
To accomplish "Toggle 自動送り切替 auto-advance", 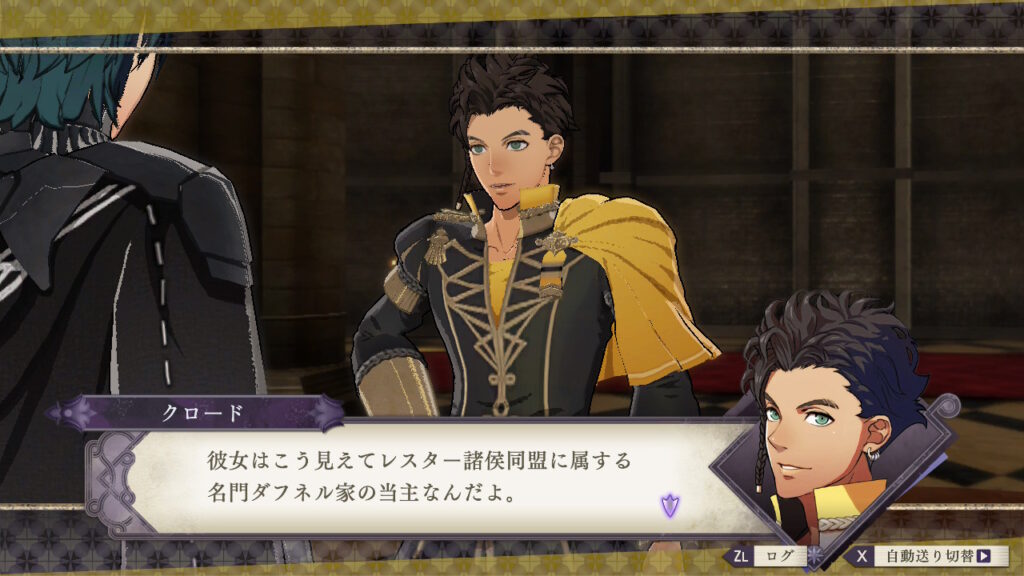I will pyautogui.click(x=931, y=556).
